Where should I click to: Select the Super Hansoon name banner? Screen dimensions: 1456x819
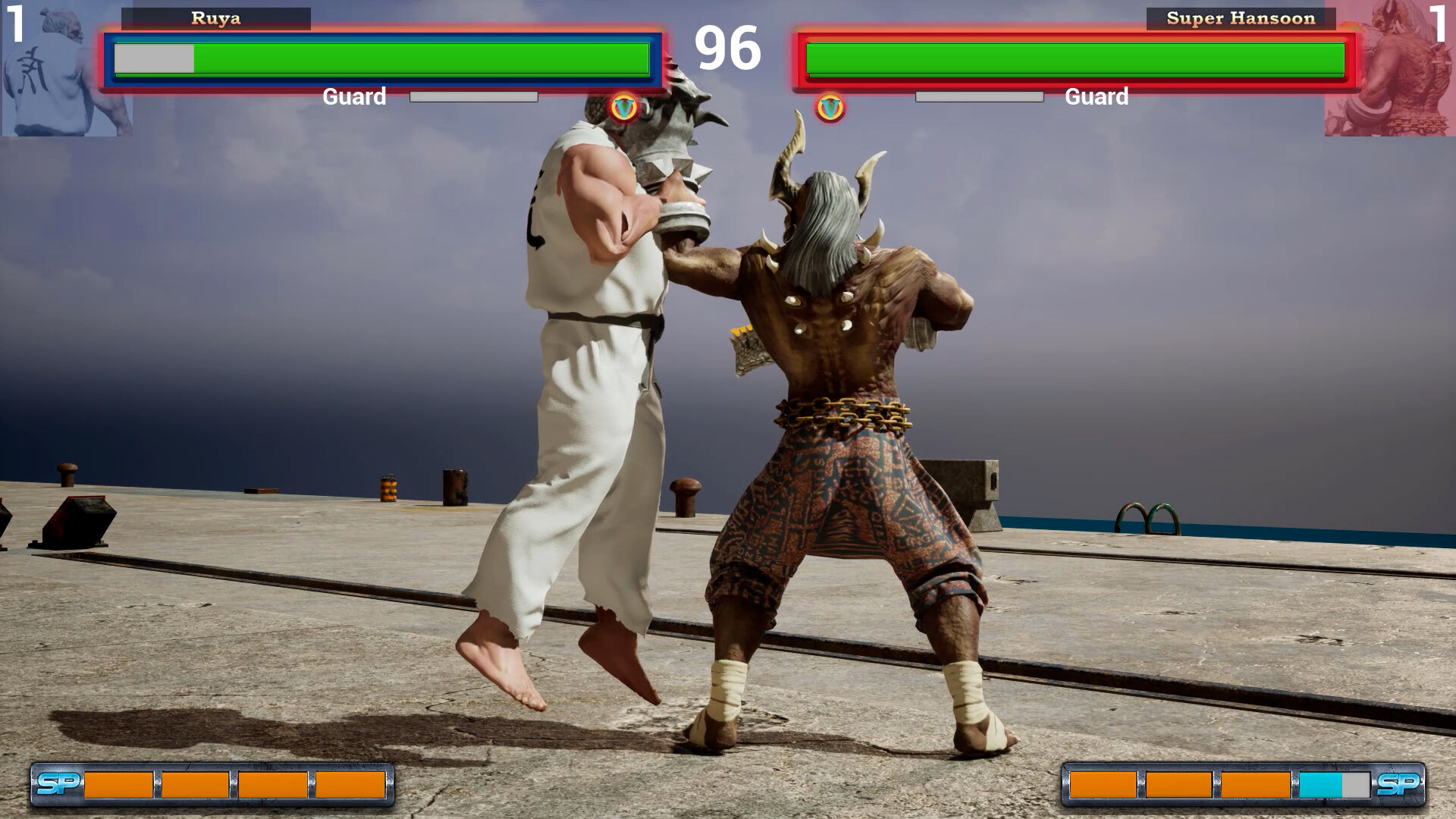point(1240,19)
